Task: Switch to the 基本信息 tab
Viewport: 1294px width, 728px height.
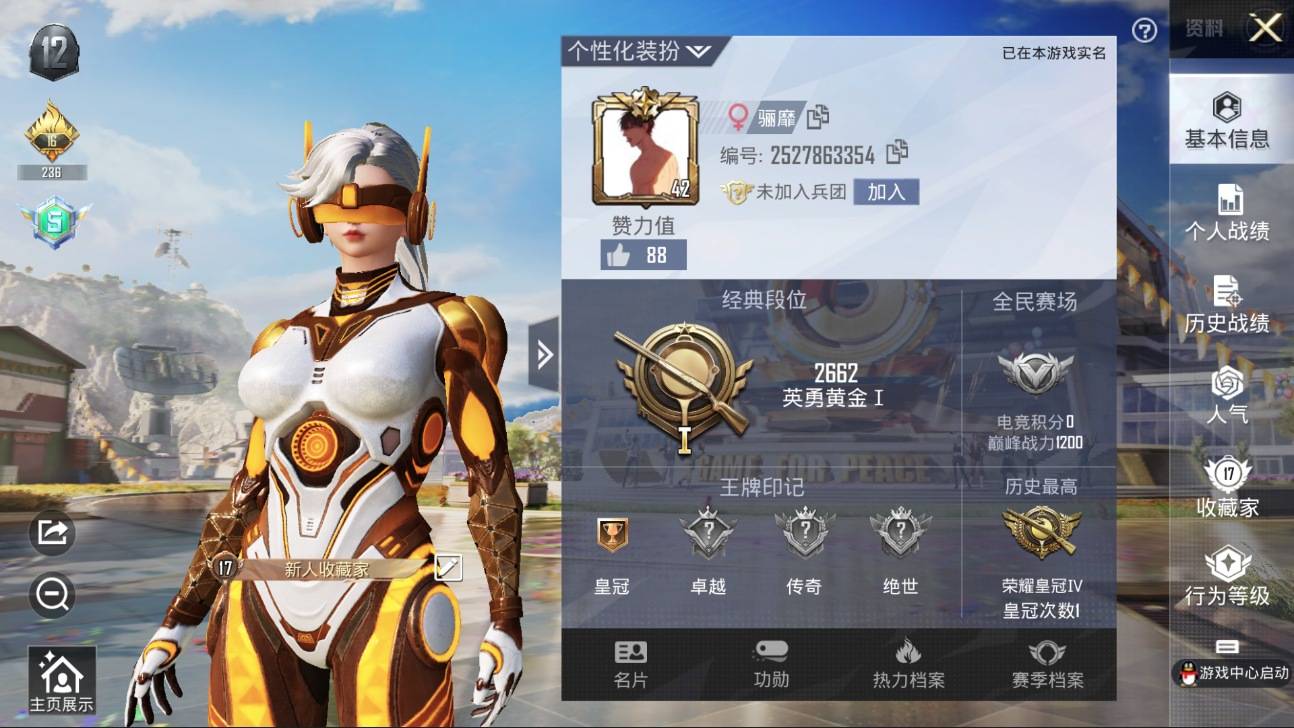Action: coord(1227,122)
